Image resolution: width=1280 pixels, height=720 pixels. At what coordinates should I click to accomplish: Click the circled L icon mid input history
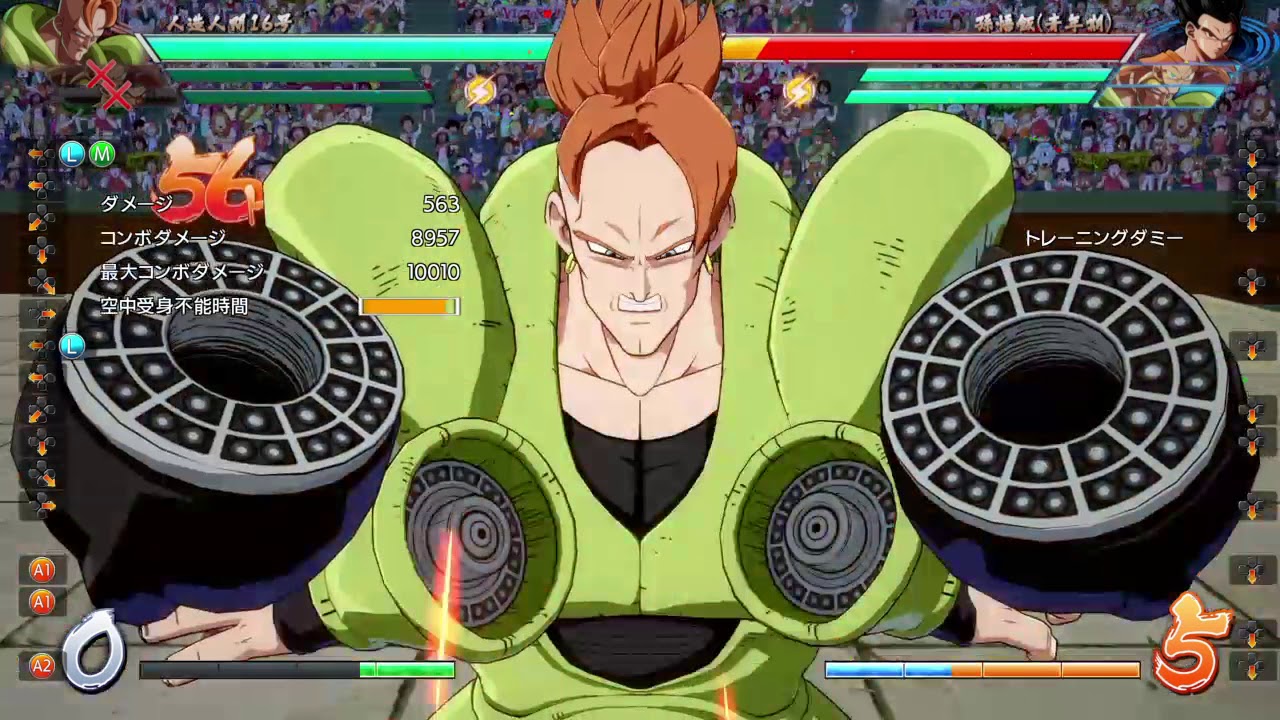click(x=70, y=346)
